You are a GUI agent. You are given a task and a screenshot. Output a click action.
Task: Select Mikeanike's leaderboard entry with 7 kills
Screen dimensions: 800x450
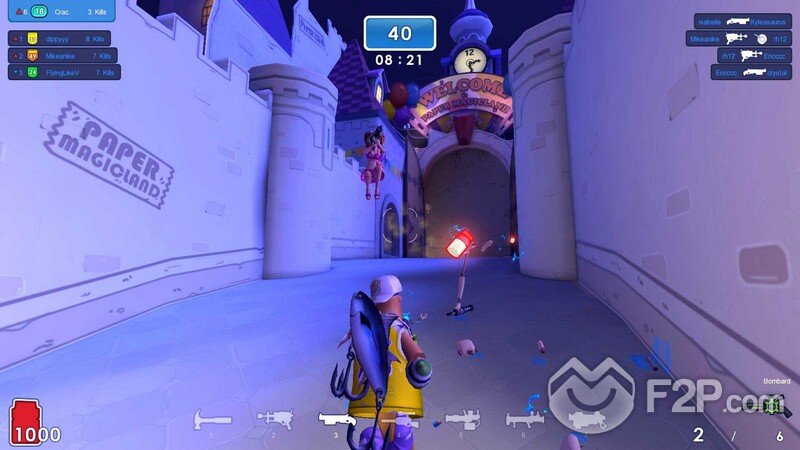pos(64,56)
